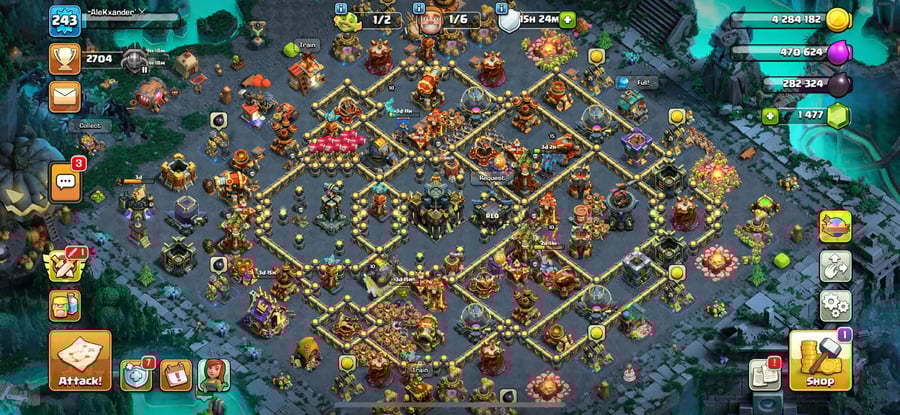
Task: Open the rainbow banner cosmetics button
Action: (835, 227)
